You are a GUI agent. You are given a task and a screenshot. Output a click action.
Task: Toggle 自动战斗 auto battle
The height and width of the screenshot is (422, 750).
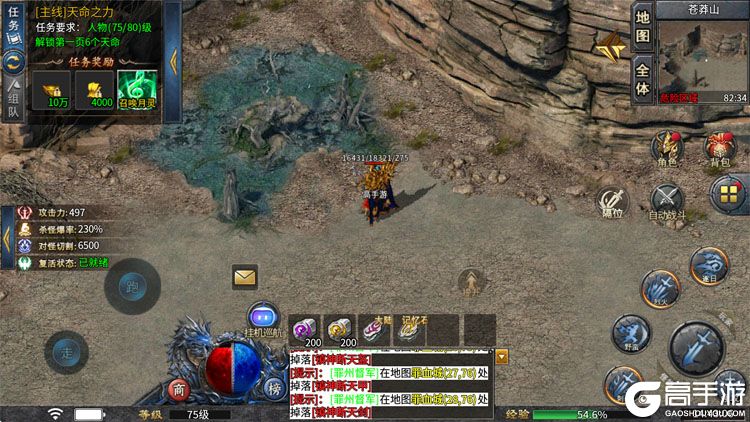click(x=667, y=200)
